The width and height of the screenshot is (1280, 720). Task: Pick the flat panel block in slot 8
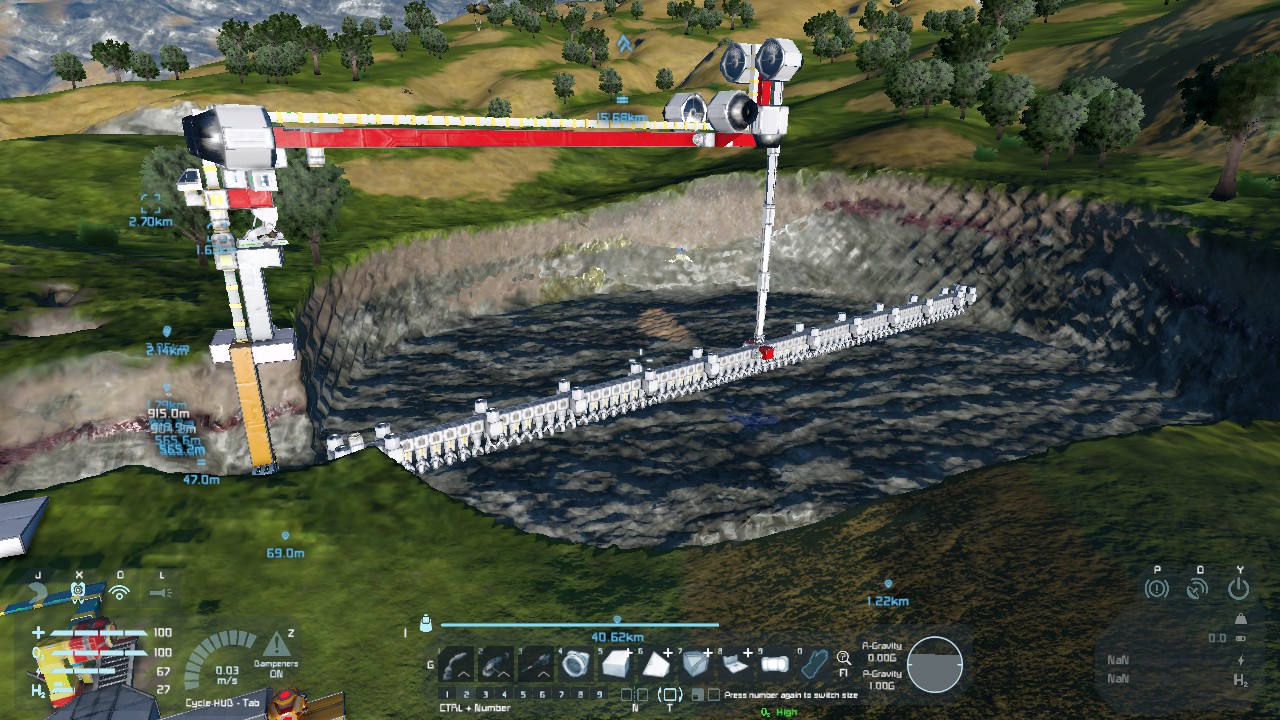[x=735, y=663]
